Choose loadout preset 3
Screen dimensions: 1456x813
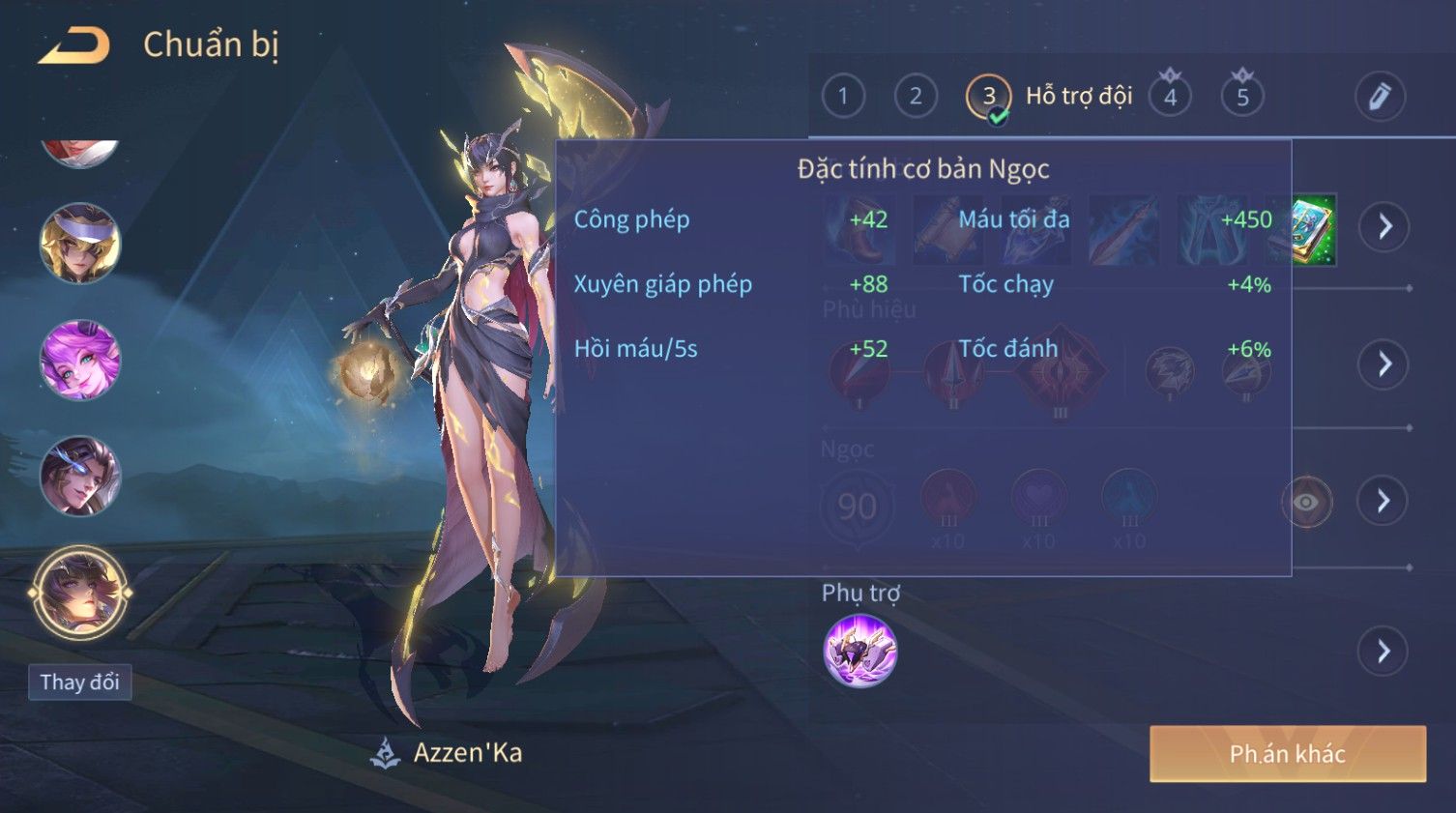[988, 97]
